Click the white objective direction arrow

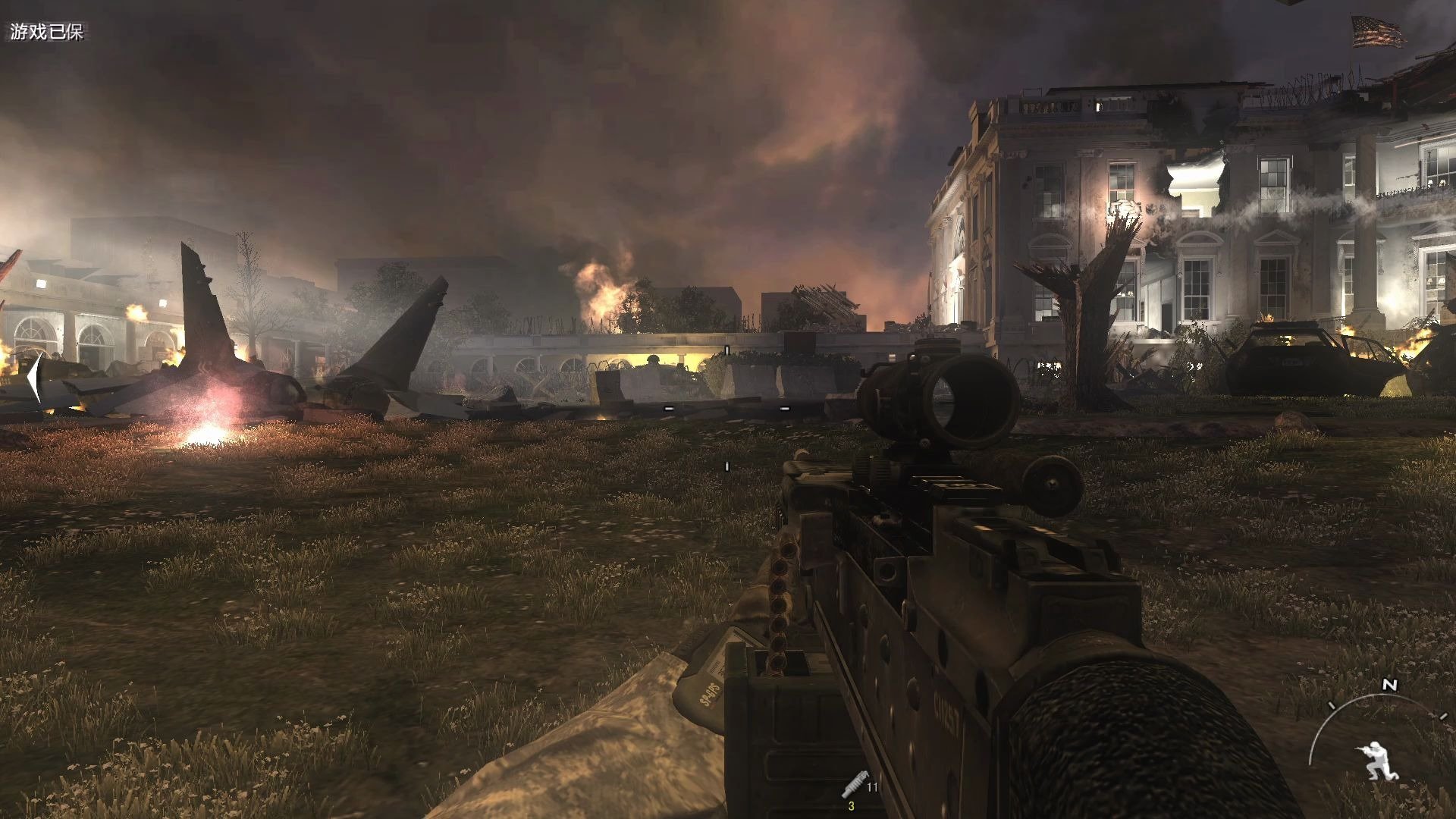34,377
